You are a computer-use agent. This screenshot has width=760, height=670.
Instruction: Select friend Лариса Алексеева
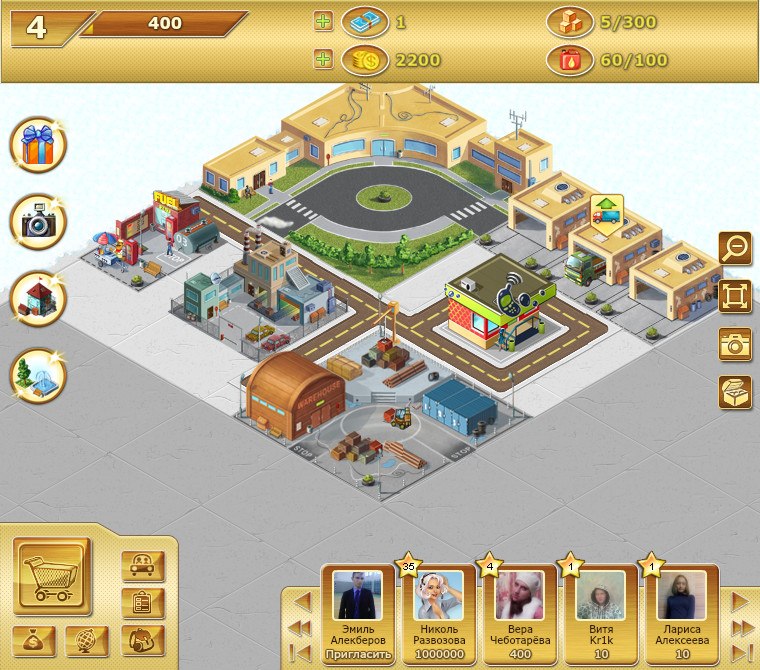click(681, 610)
